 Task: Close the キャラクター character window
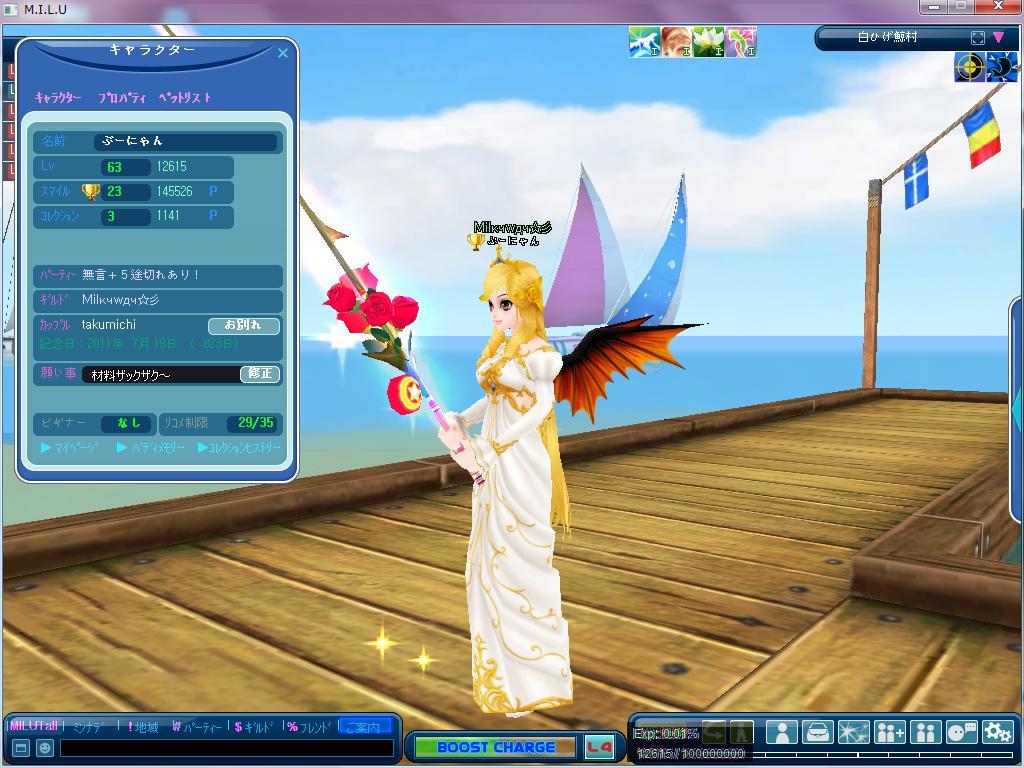tap(282, 53)
